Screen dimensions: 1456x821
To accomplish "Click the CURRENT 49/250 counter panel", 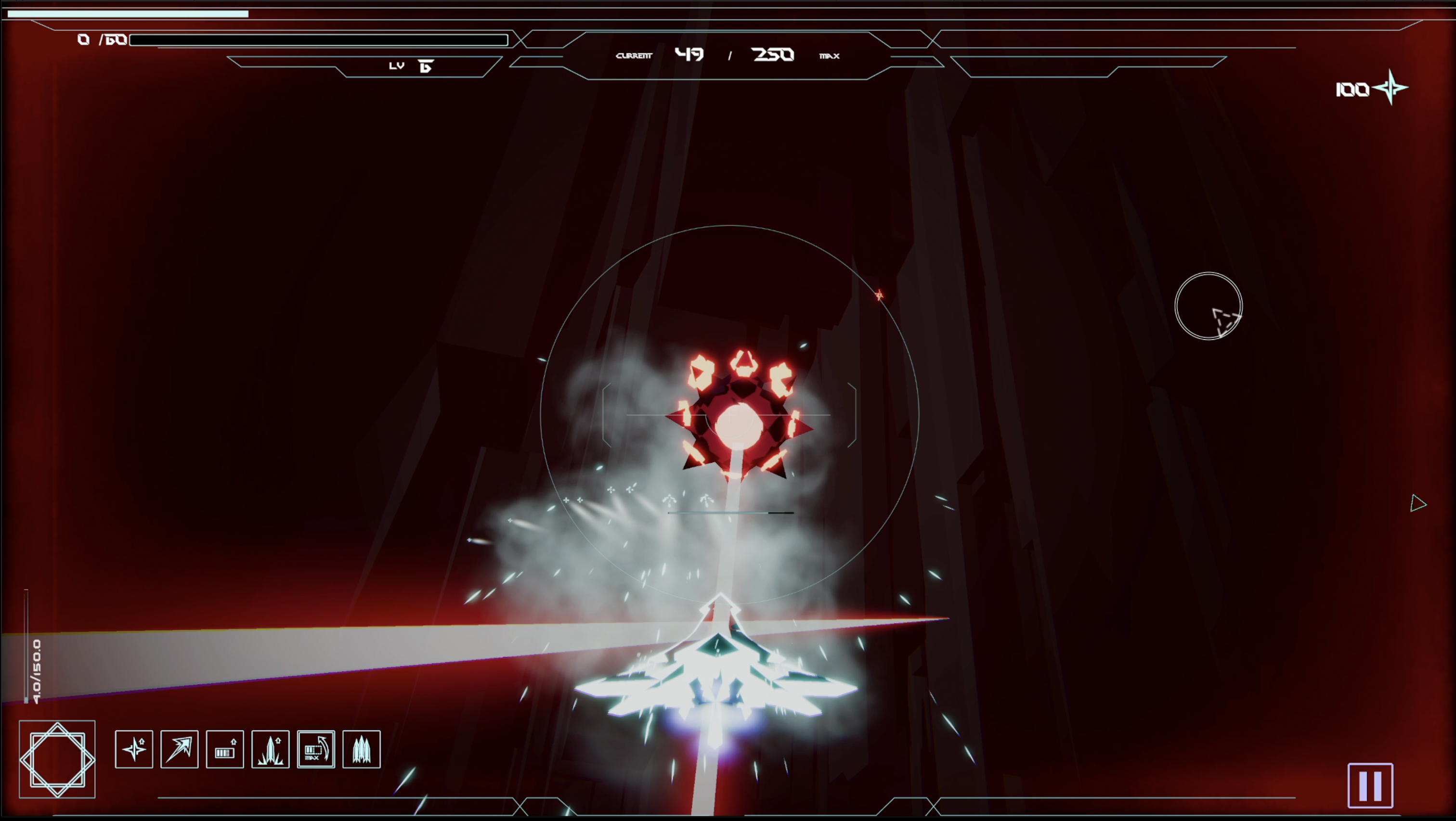I will tap(728, 54).
